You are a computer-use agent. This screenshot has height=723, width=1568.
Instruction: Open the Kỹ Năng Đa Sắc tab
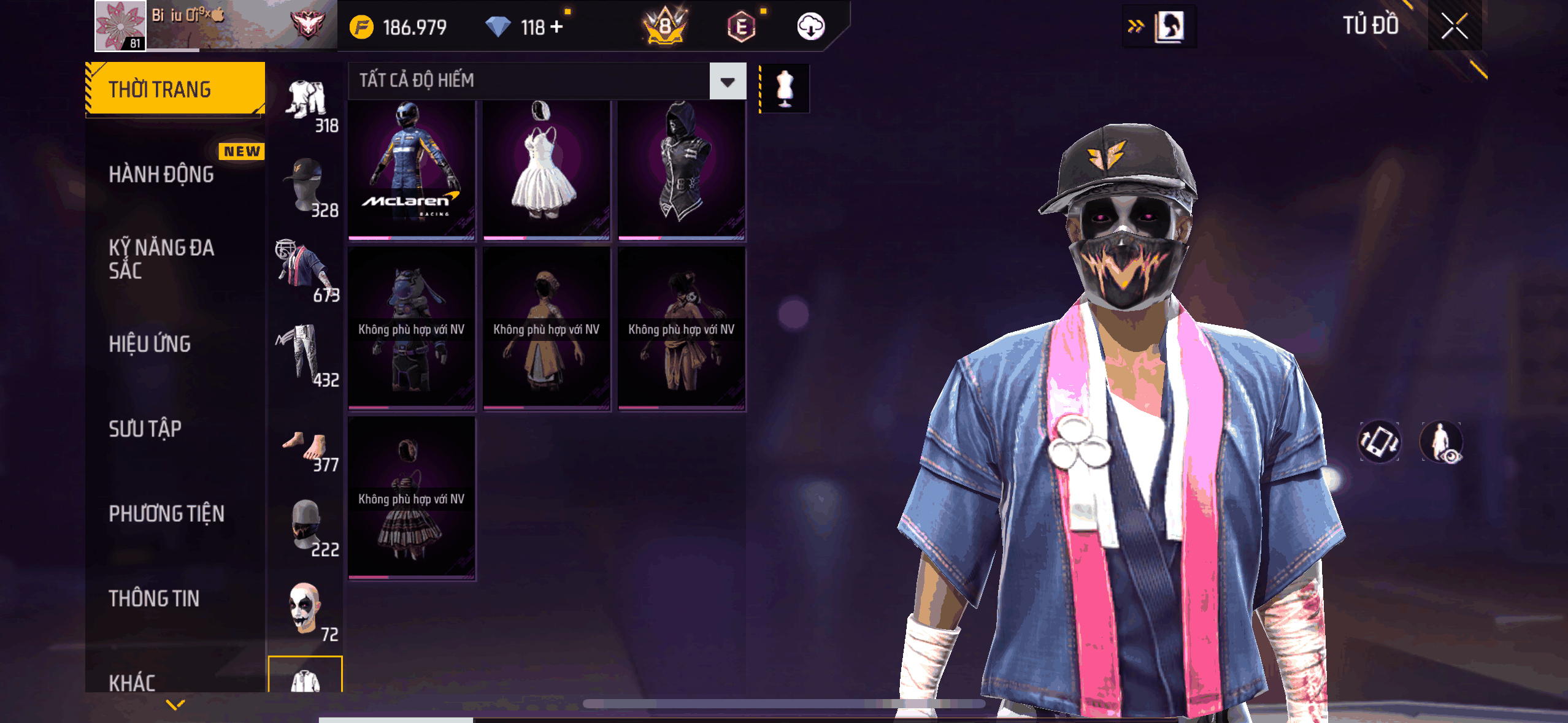pyautogui.click(x=162, y=259)
